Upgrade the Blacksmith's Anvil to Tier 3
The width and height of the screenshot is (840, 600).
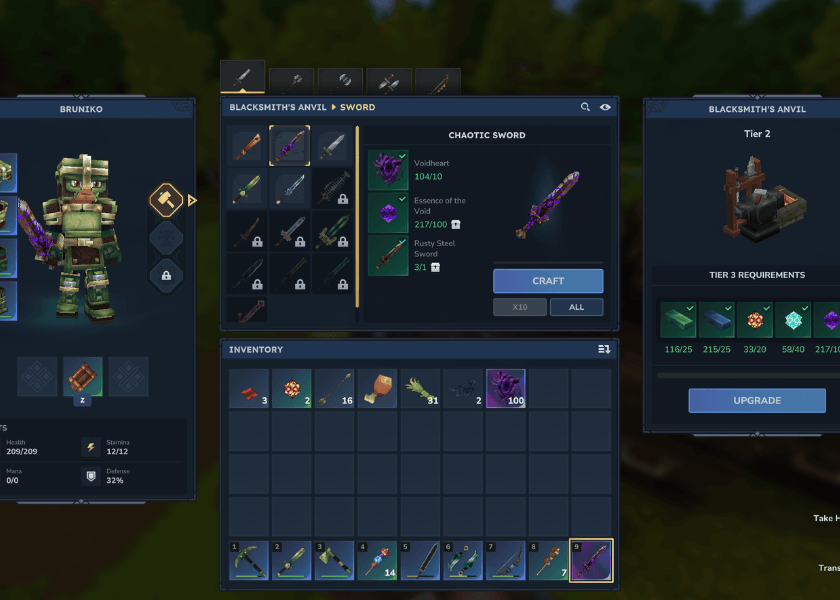point(757,400)
